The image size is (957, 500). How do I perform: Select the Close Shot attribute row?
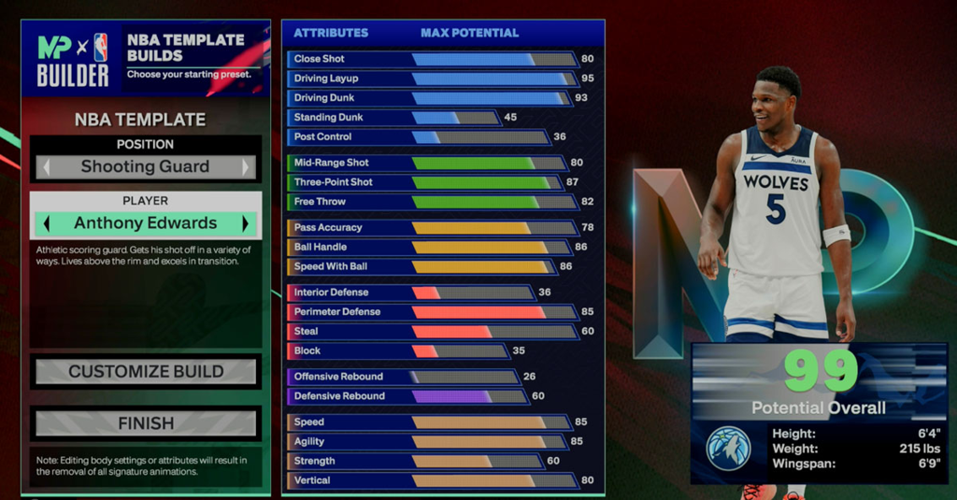430,59
